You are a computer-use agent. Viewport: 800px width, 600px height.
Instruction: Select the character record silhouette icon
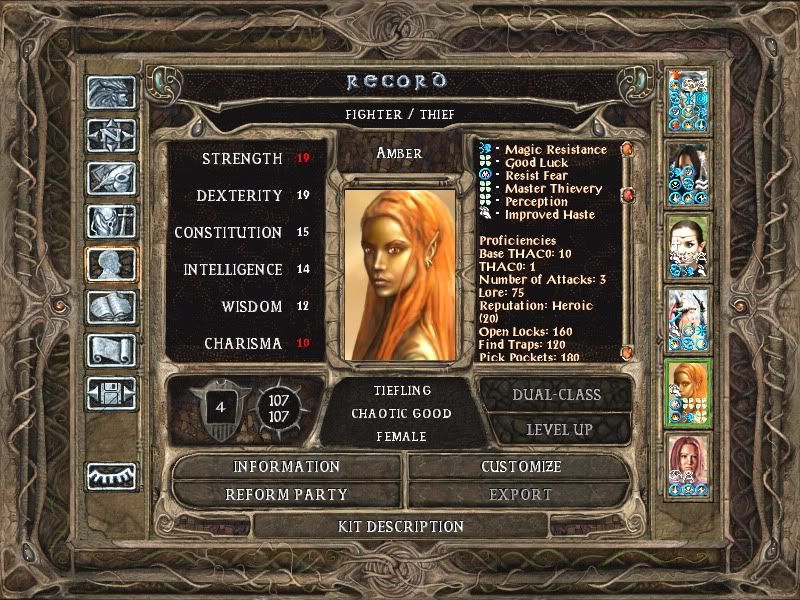coord(110,265)
